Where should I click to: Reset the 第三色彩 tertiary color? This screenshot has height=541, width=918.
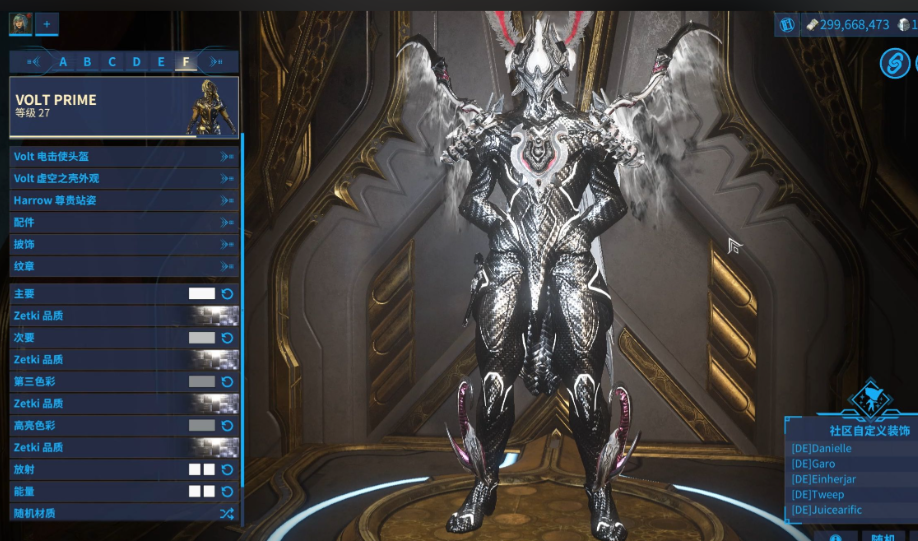tap(227, 382)
